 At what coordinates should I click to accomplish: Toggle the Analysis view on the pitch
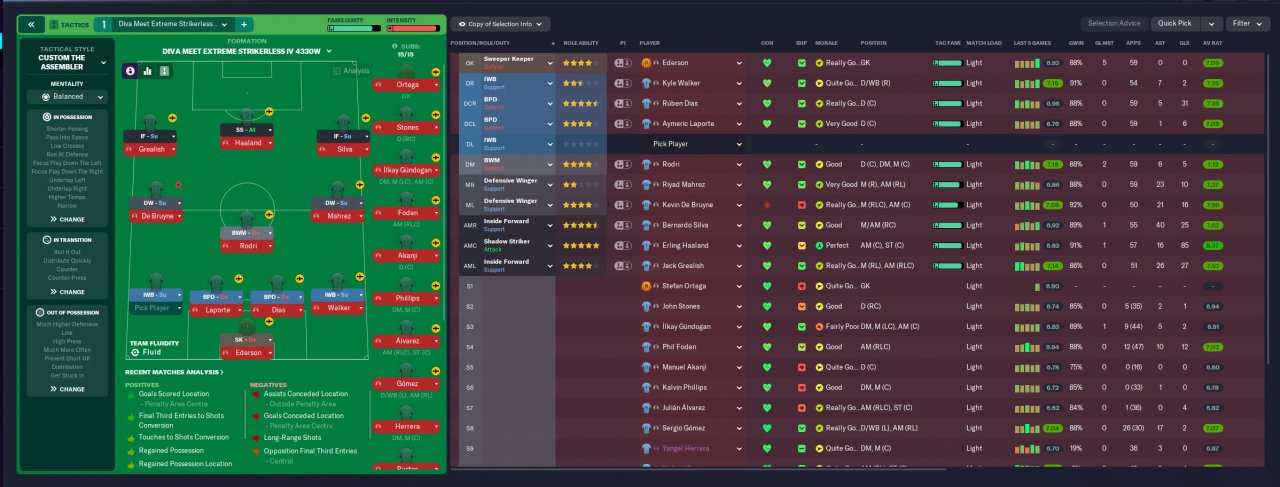click(350, 71)
